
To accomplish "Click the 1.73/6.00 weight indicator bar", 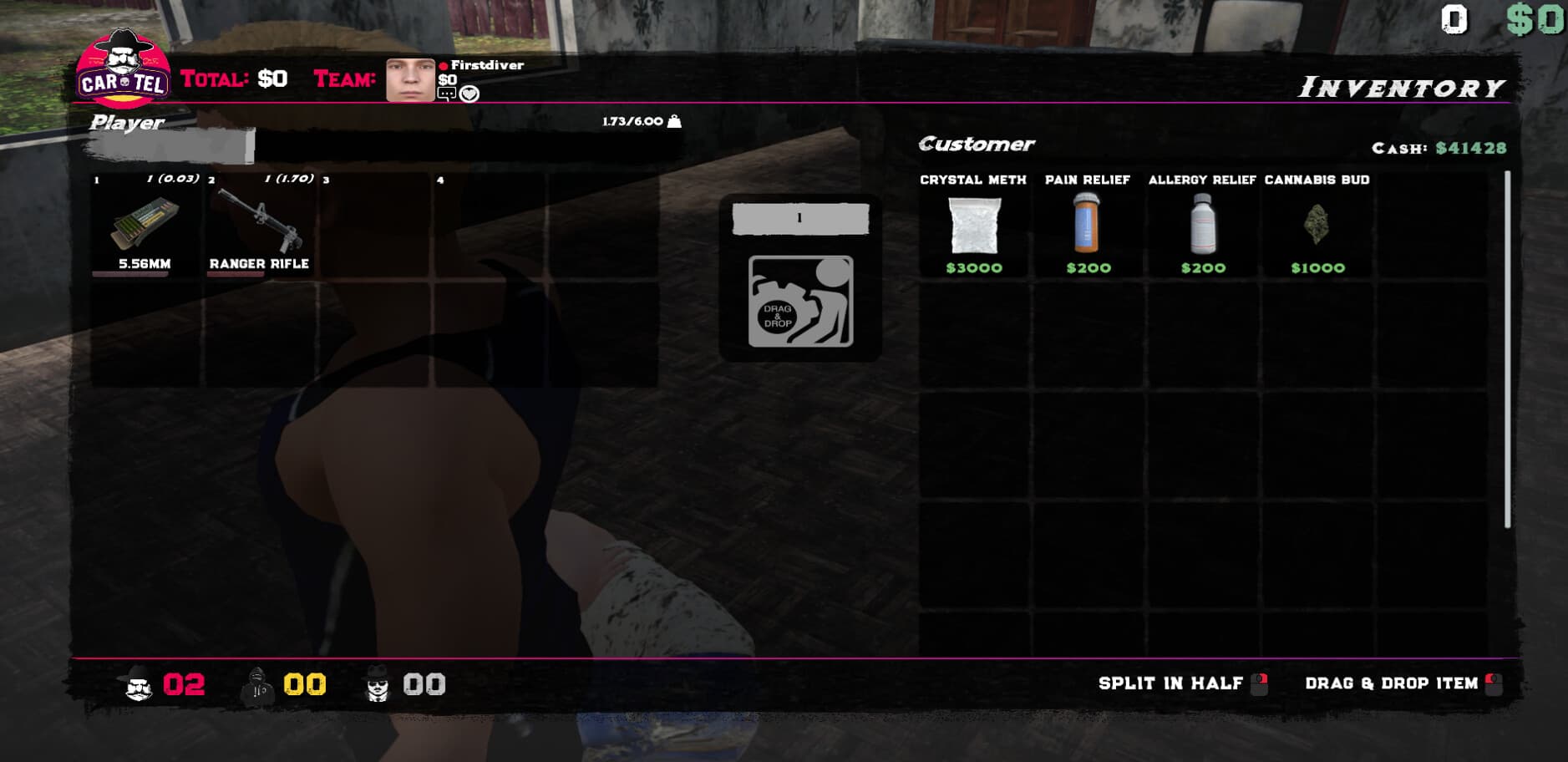I will pos(637,121).
